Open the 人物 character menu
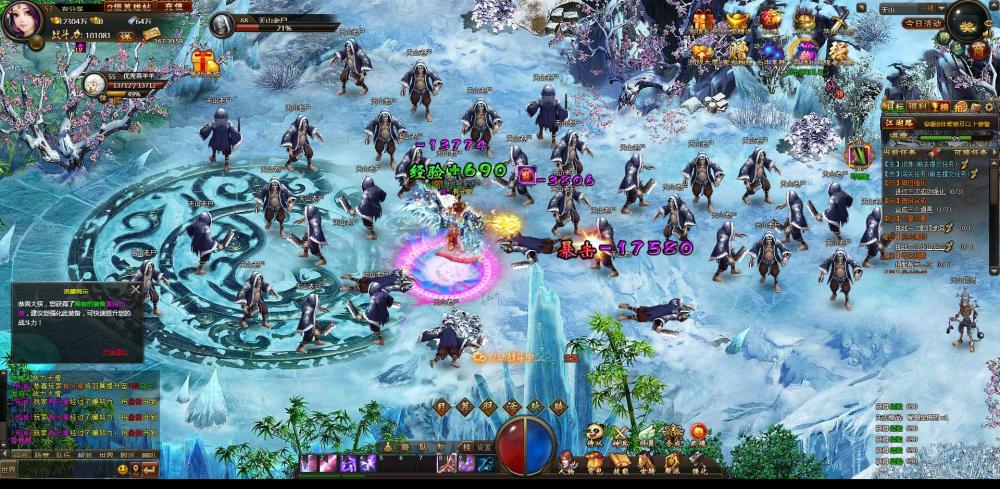The image size is (1000, 489). 567,464
